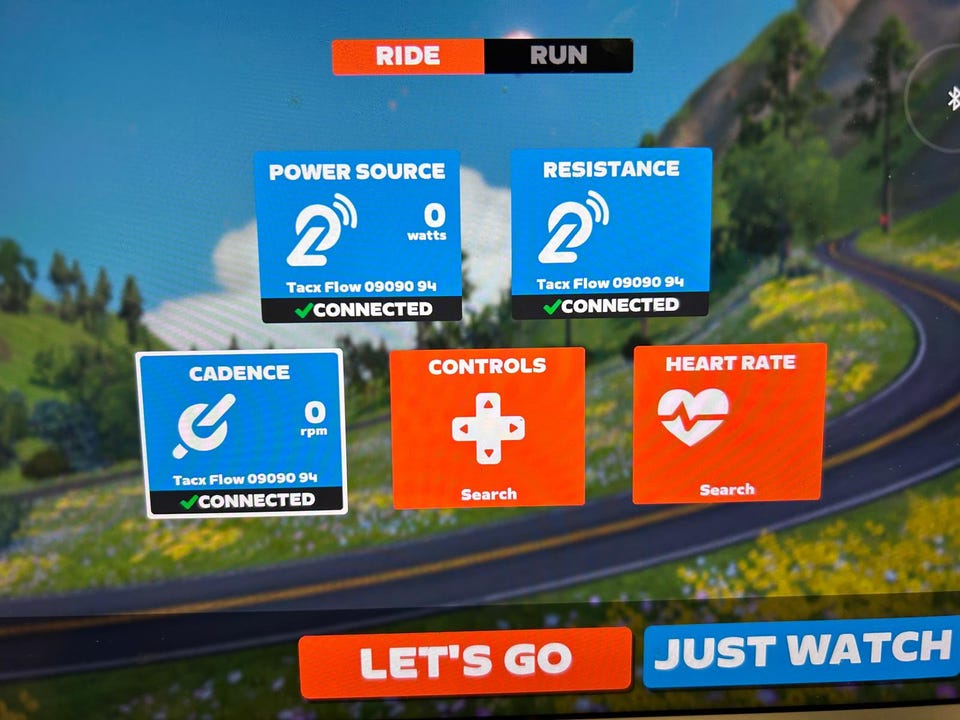The image size is (960, 720).
Task: Search for a Controls device
Action: click(x=488, y=428)
